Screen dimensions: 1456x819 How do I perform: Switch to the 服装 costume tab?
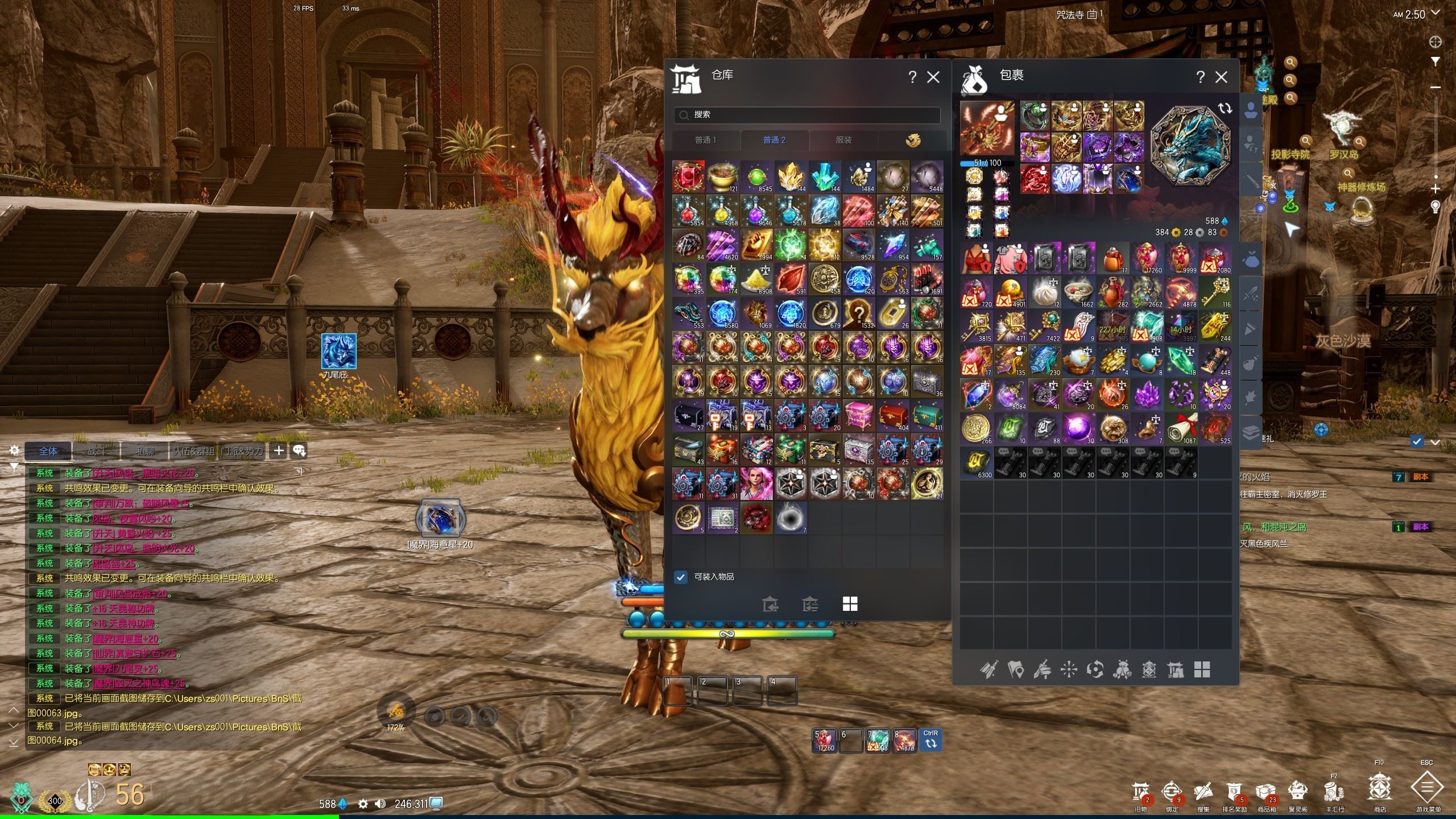coord(844,140)
